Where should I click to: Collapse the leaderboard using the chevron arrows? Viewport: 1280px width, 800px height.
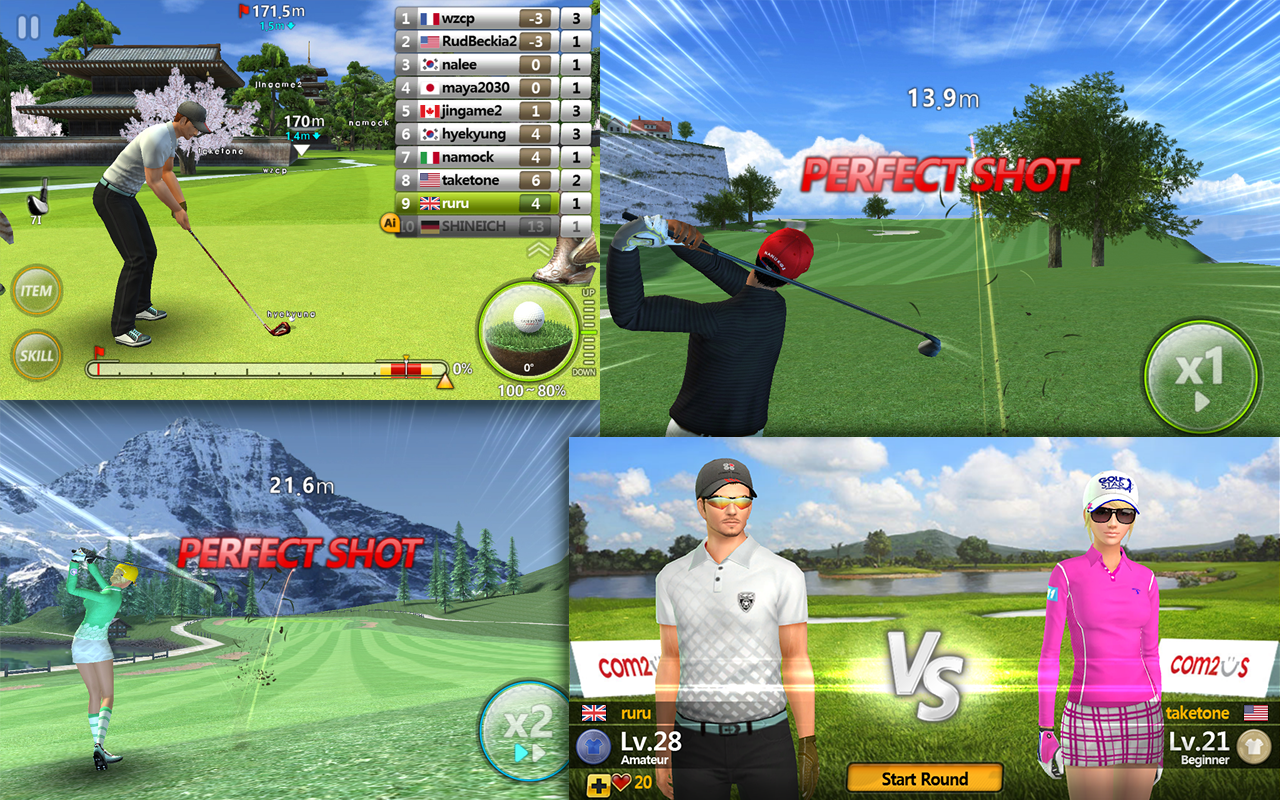pyautogui.click(x=538, y=249)
